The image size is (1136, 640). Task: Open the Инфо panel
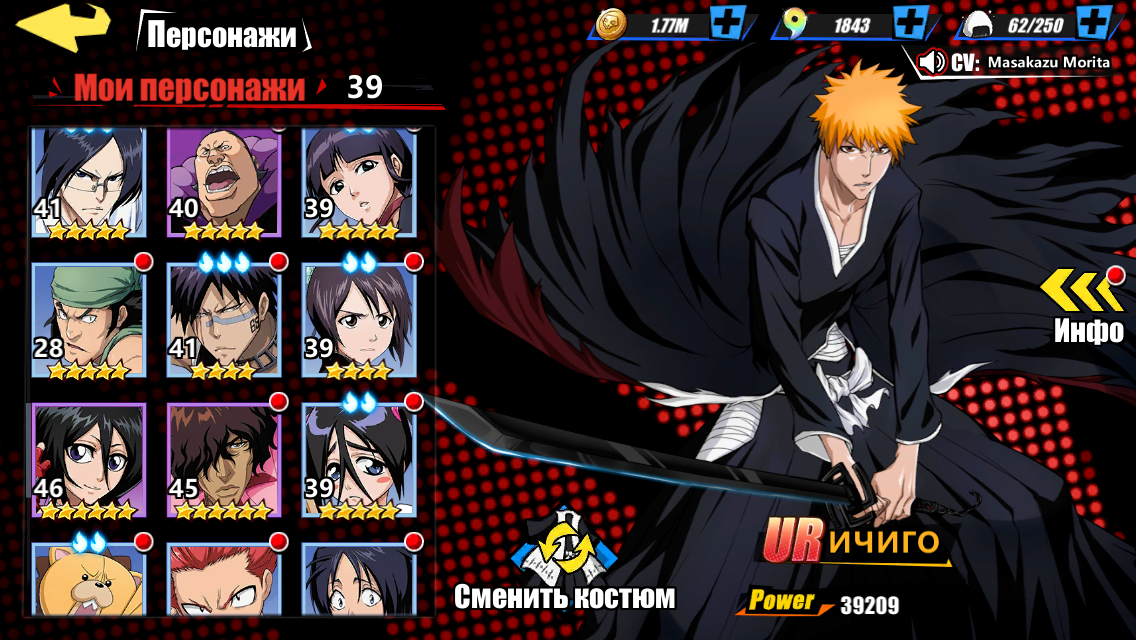pos(1086,305)
